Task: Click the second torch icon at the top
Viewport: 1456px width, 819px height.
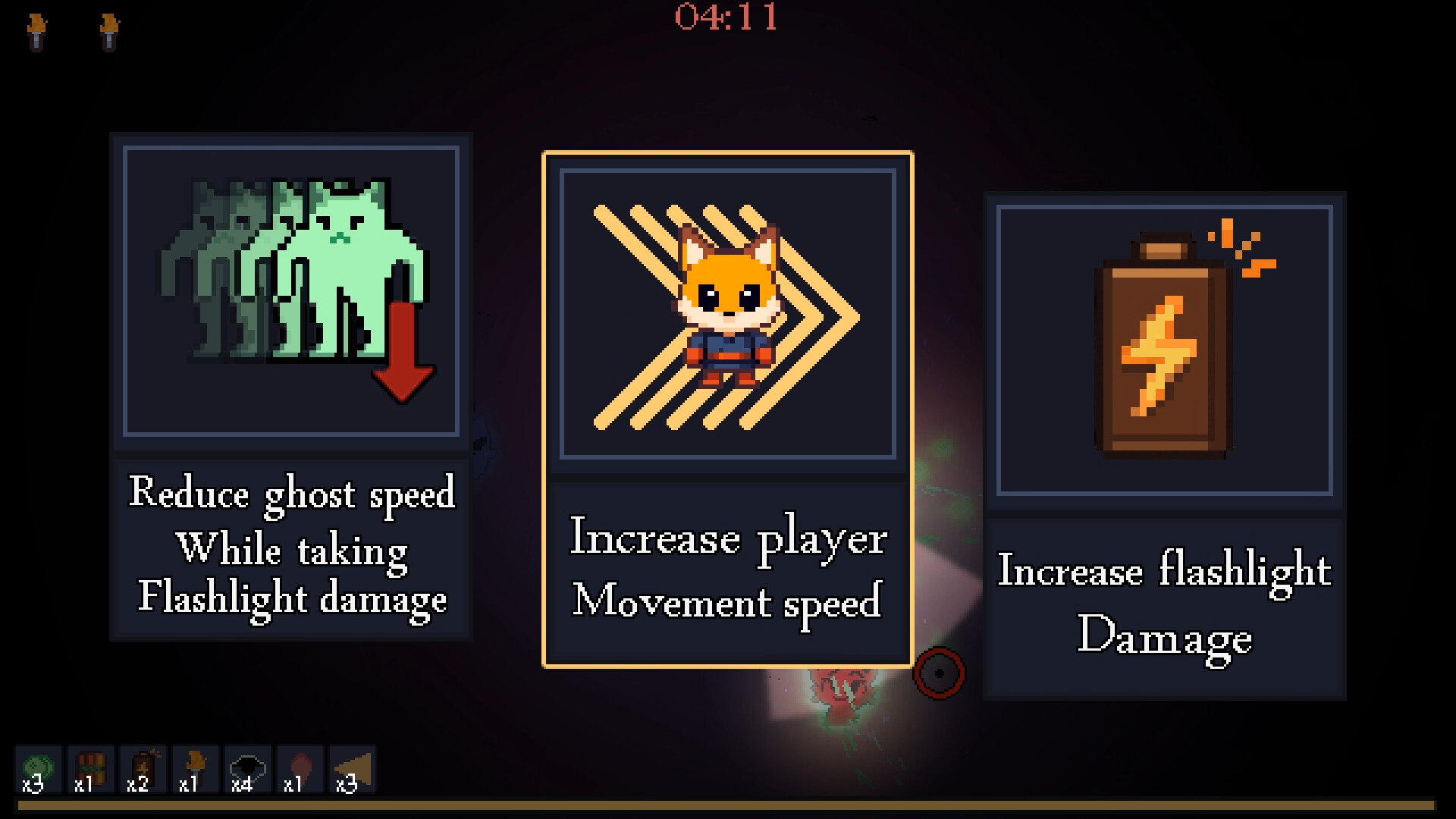Action: [x=110, y=29]
